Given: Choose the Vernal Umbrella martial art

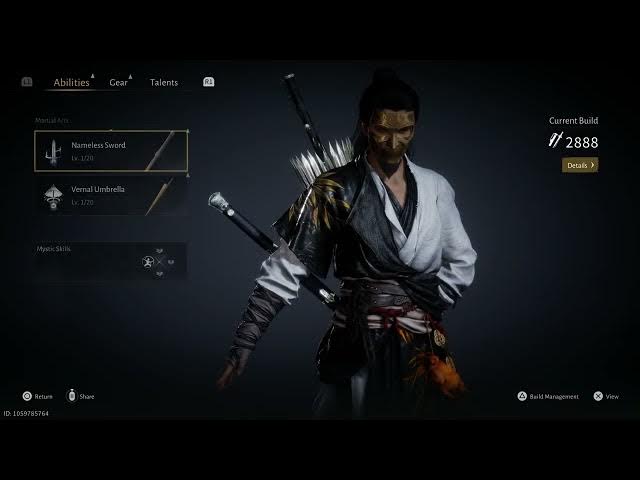Looking at the screenshot, I should (111, 195).
